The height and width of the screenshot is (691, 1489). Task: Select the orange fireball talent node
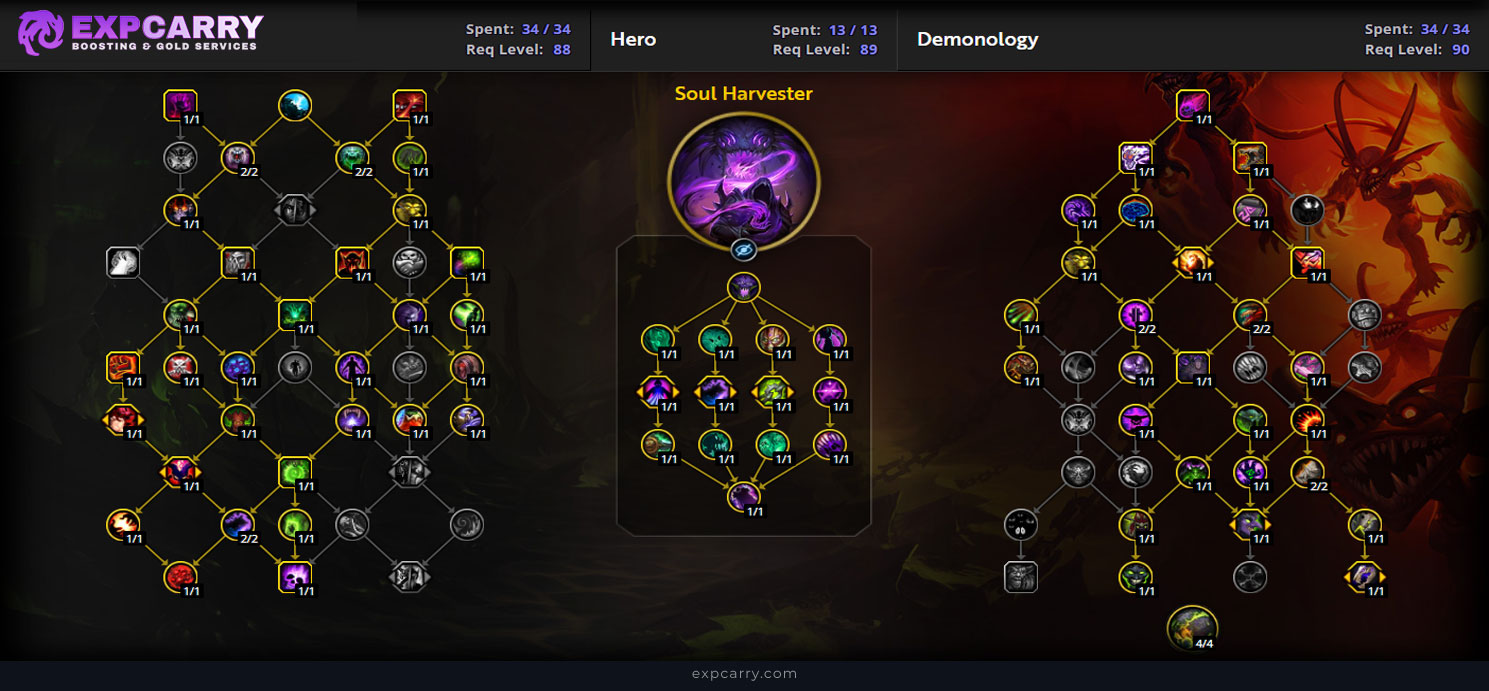pos(123,523)
